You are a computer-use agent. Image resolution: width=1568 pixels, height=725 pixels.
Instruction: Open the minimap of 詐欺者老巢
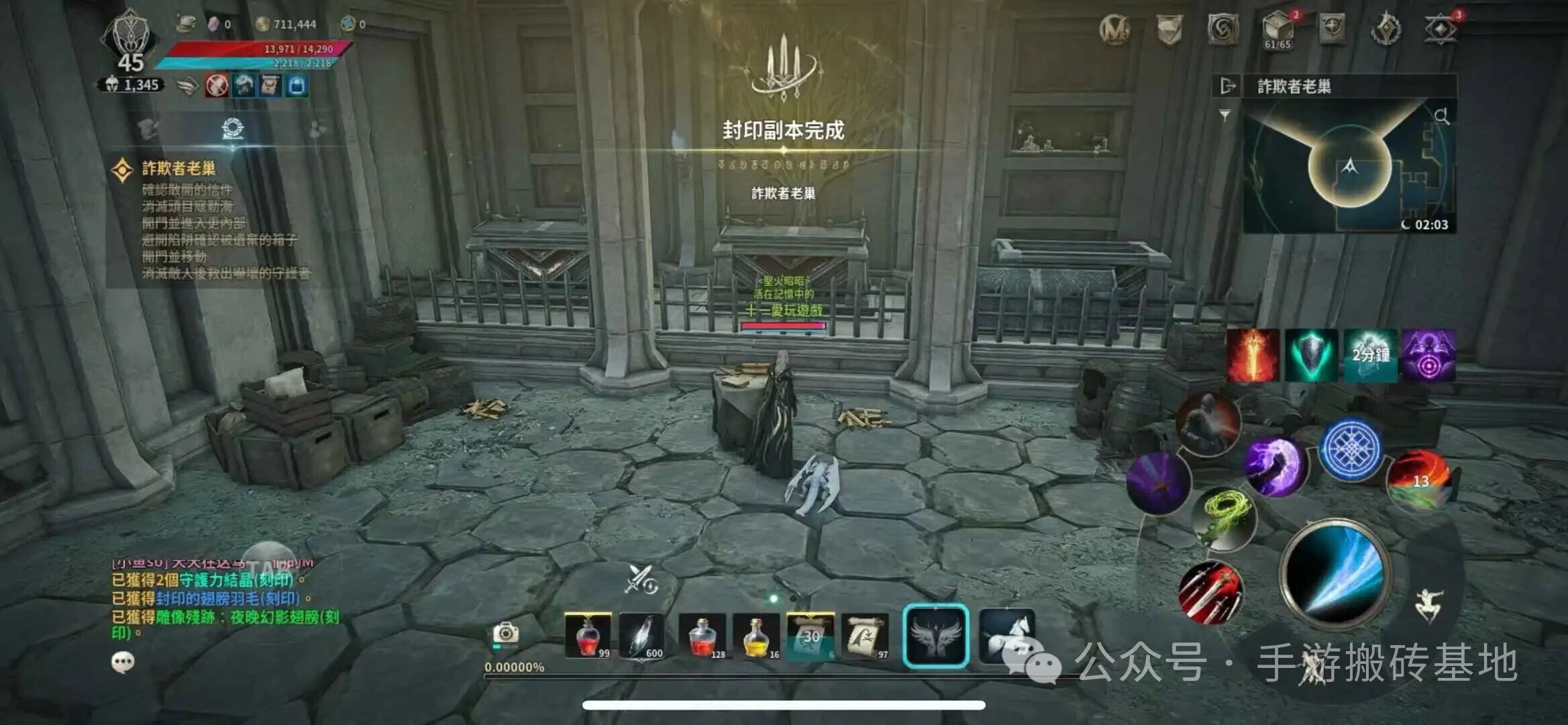pyautogui.click(x=1349, y=167)
